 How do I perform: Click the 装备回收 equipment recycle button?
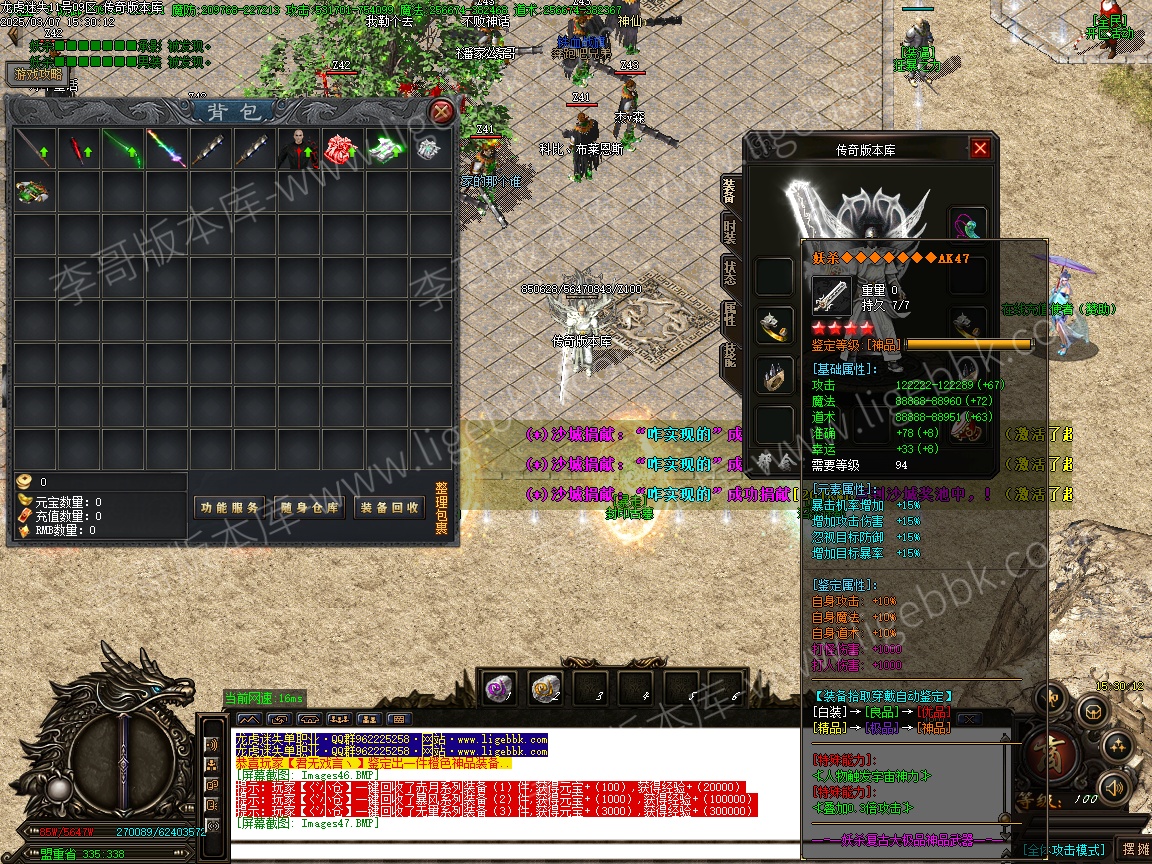click(389, 508)
